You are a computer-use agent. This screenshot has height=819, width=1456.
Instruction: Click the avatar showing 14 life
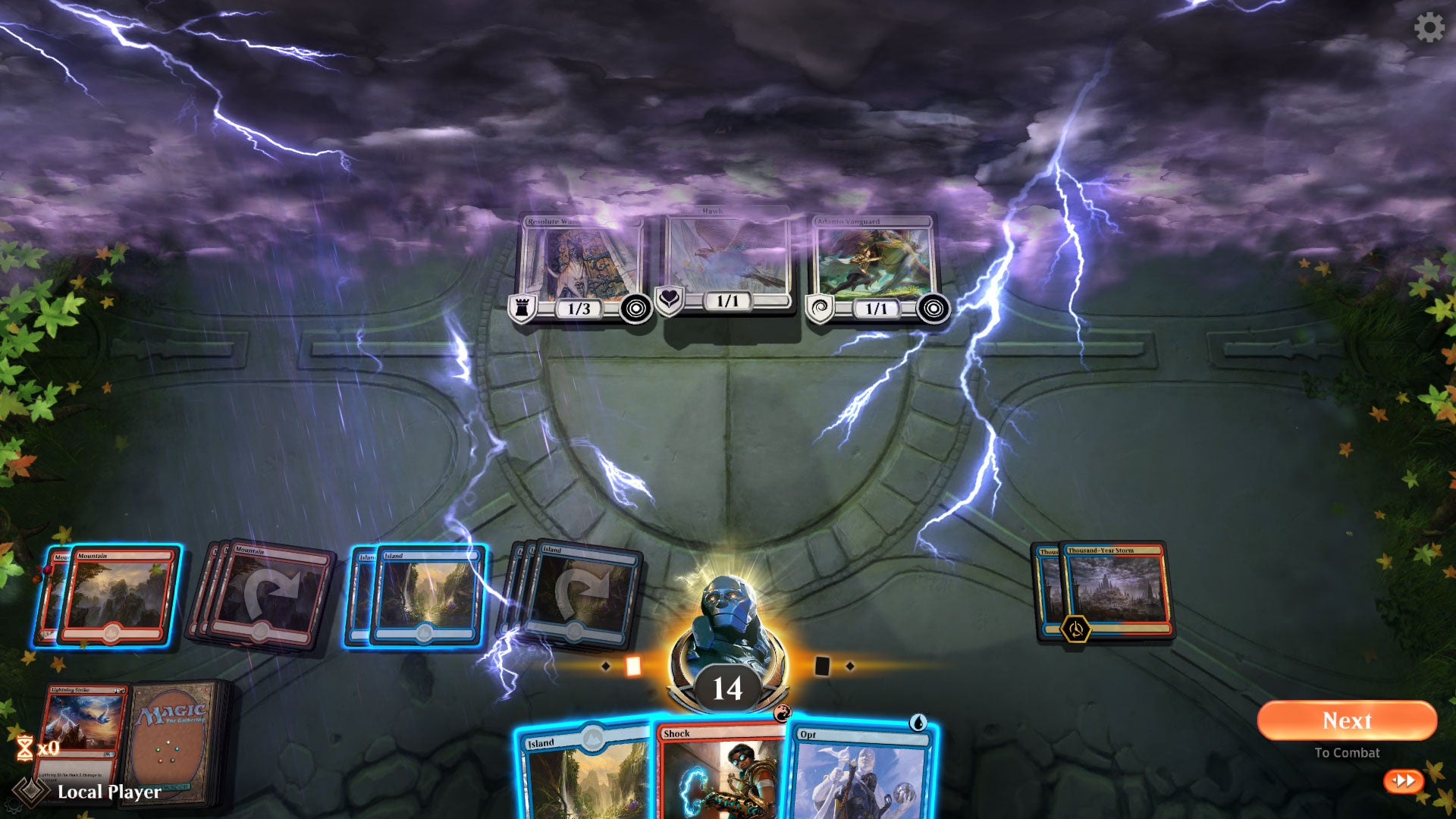click(x=726, y=652)
